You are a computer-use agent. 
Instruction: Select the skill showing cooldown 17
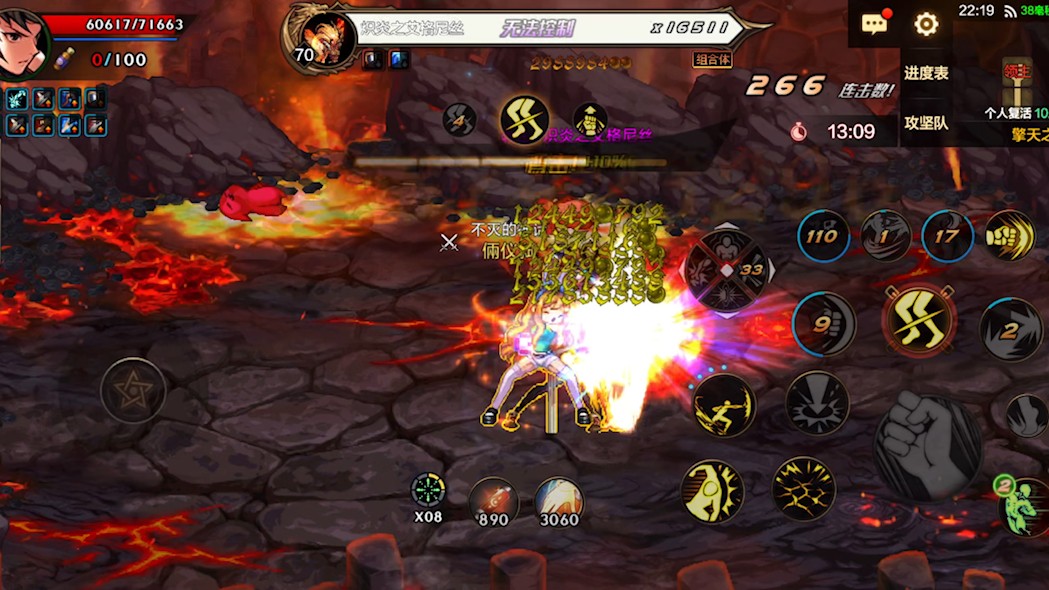(946, 237)
